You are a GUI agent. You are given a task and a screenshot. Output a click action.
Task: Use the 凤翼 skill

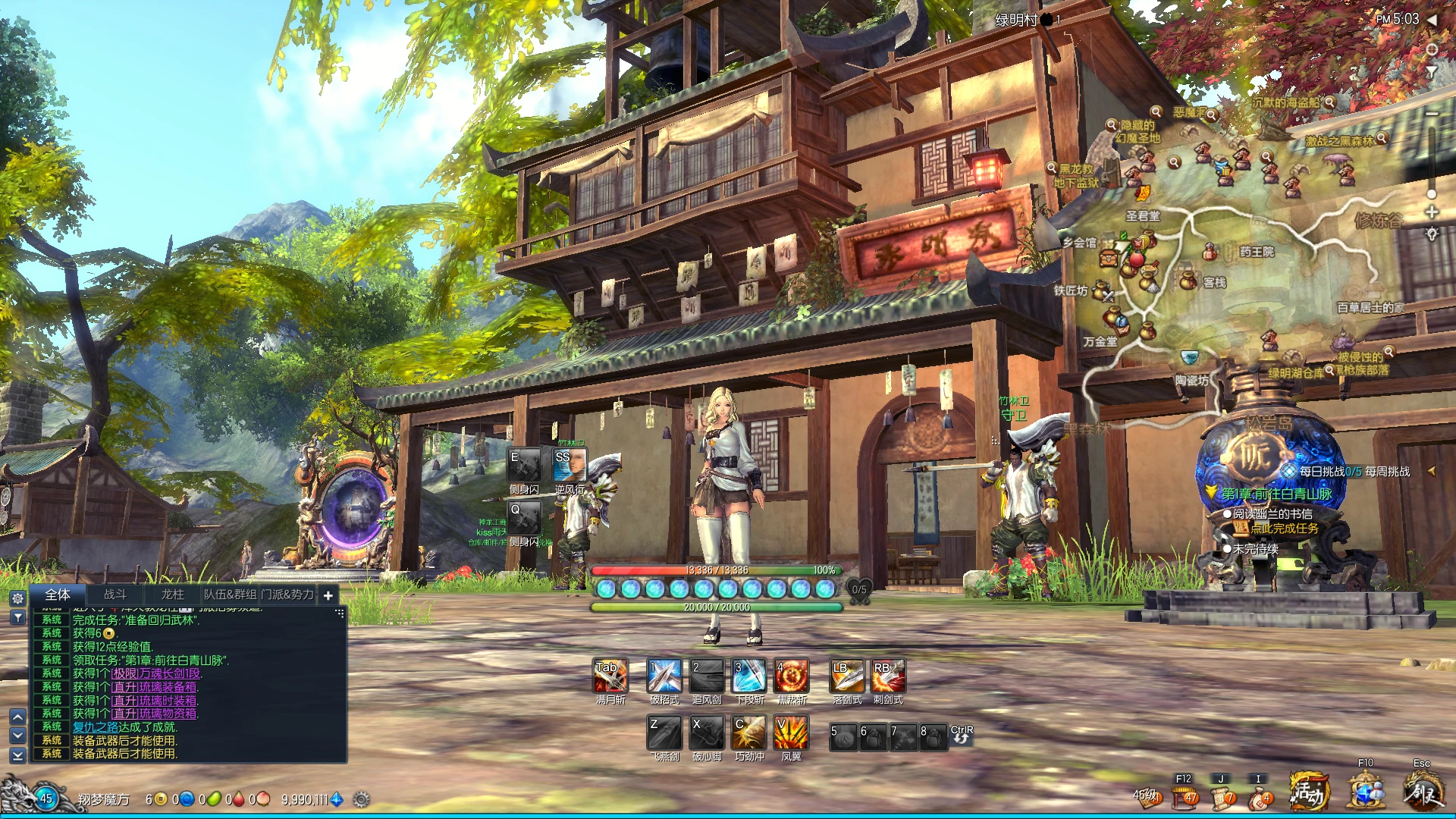click(791, 733)
